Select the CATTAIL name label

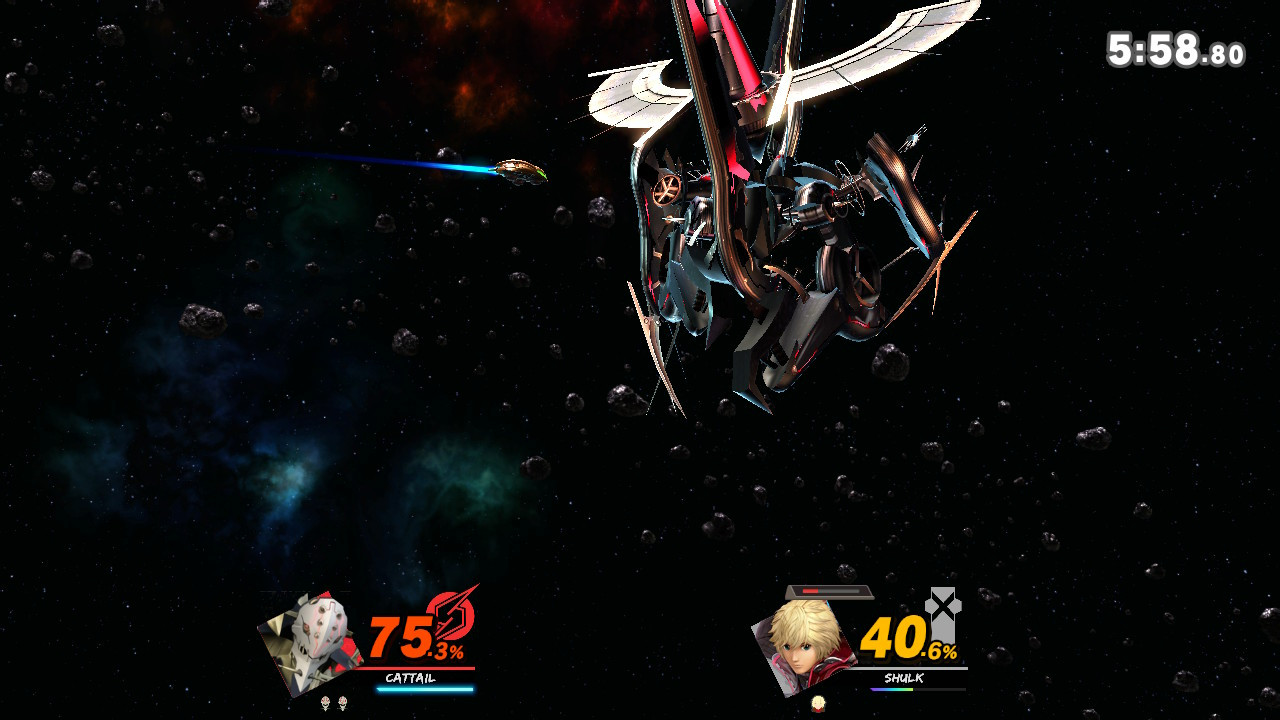click(410, 678)
